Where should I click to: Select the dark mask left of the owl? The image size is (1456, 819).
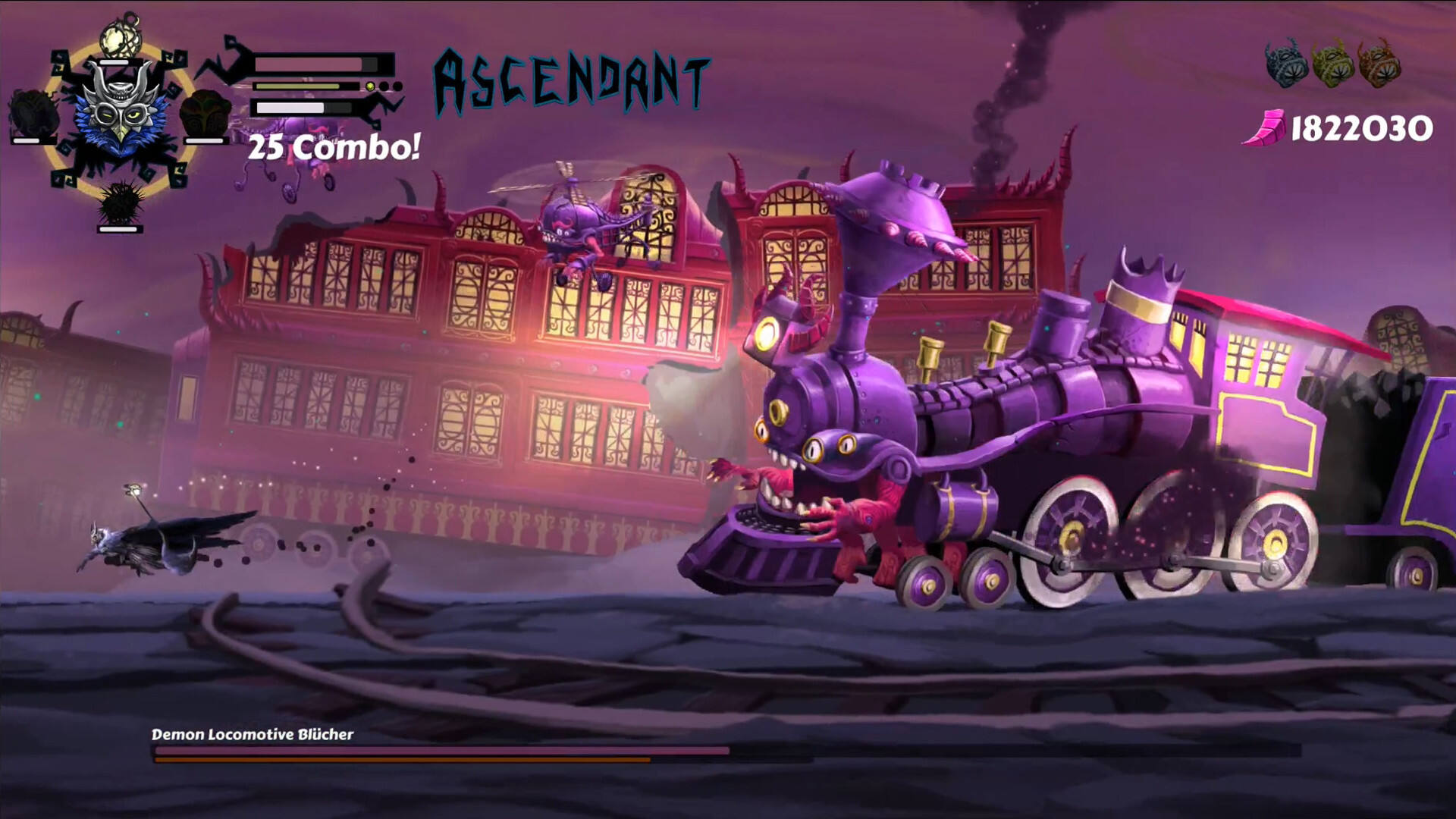34,115
